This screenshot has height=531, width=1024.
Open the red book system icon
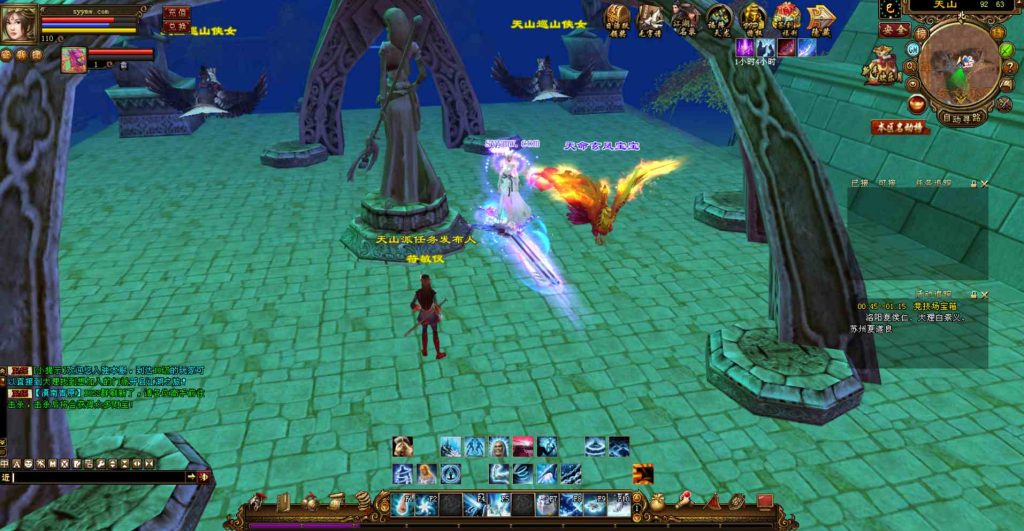click(765, 501)
